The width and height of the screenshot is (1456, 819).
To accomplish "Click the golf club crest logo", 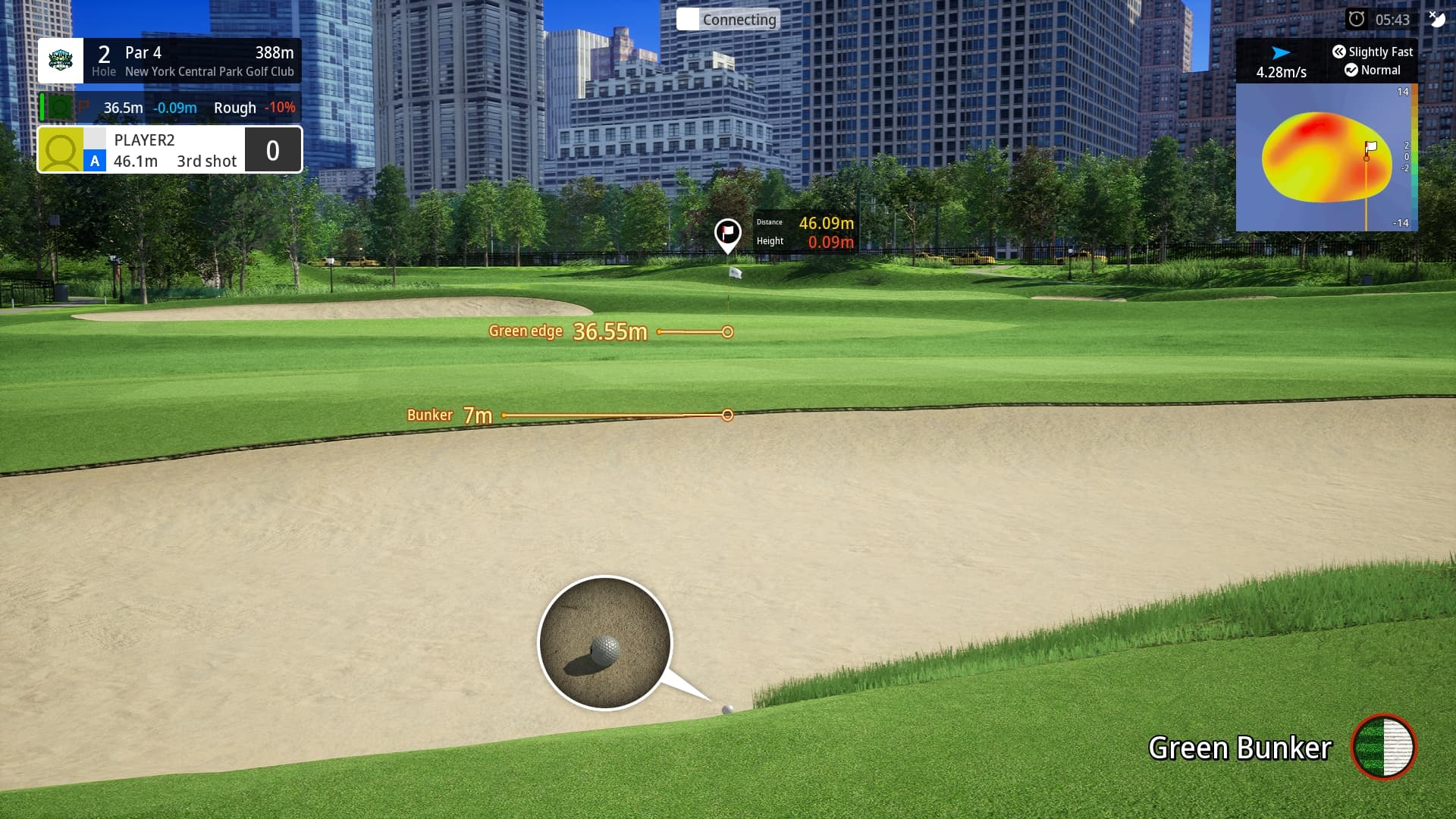I will [61, 61].
